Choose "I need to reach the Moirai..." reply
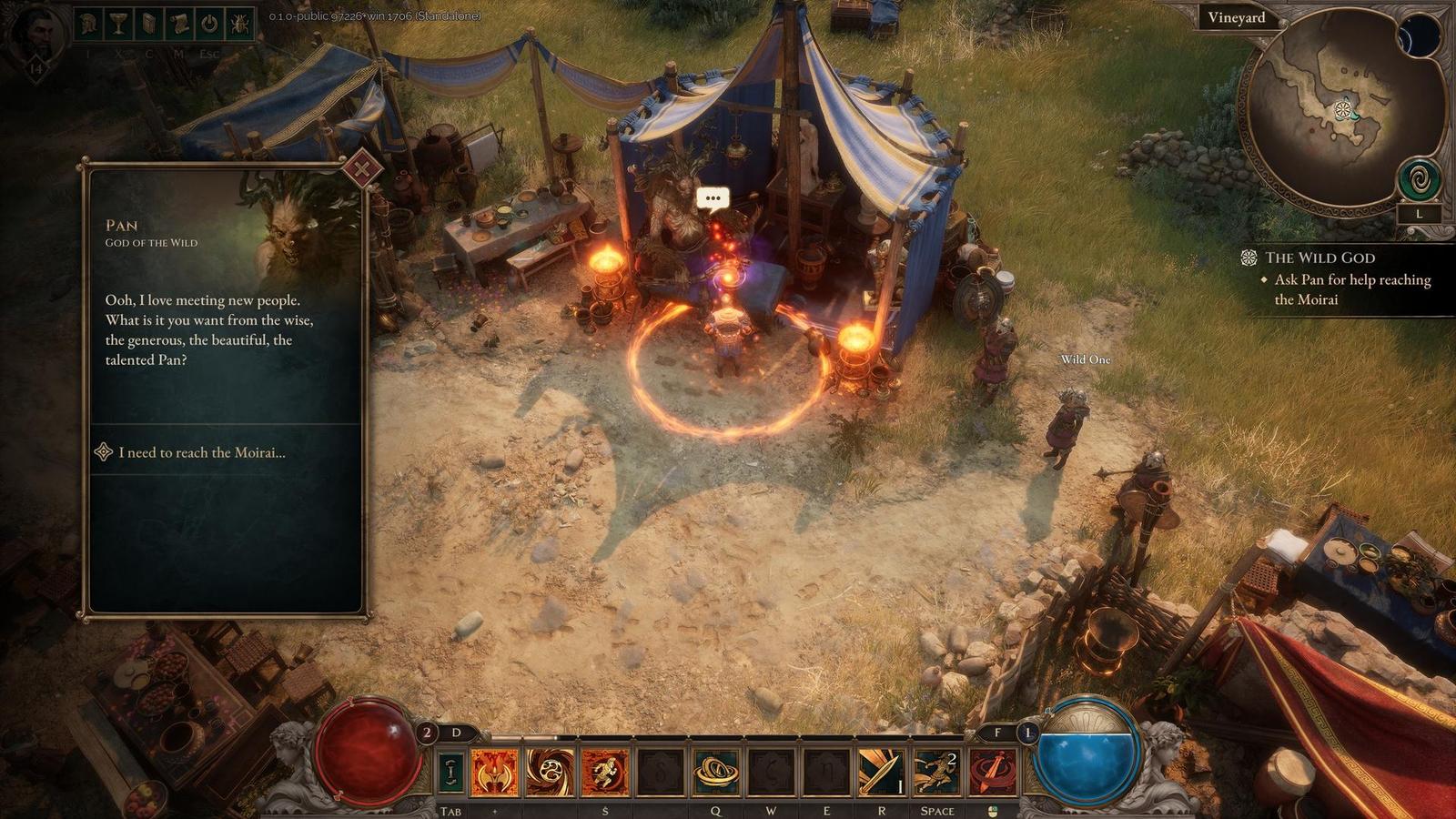The width and height of the screenshot is (1456, 819). point(201,452)
